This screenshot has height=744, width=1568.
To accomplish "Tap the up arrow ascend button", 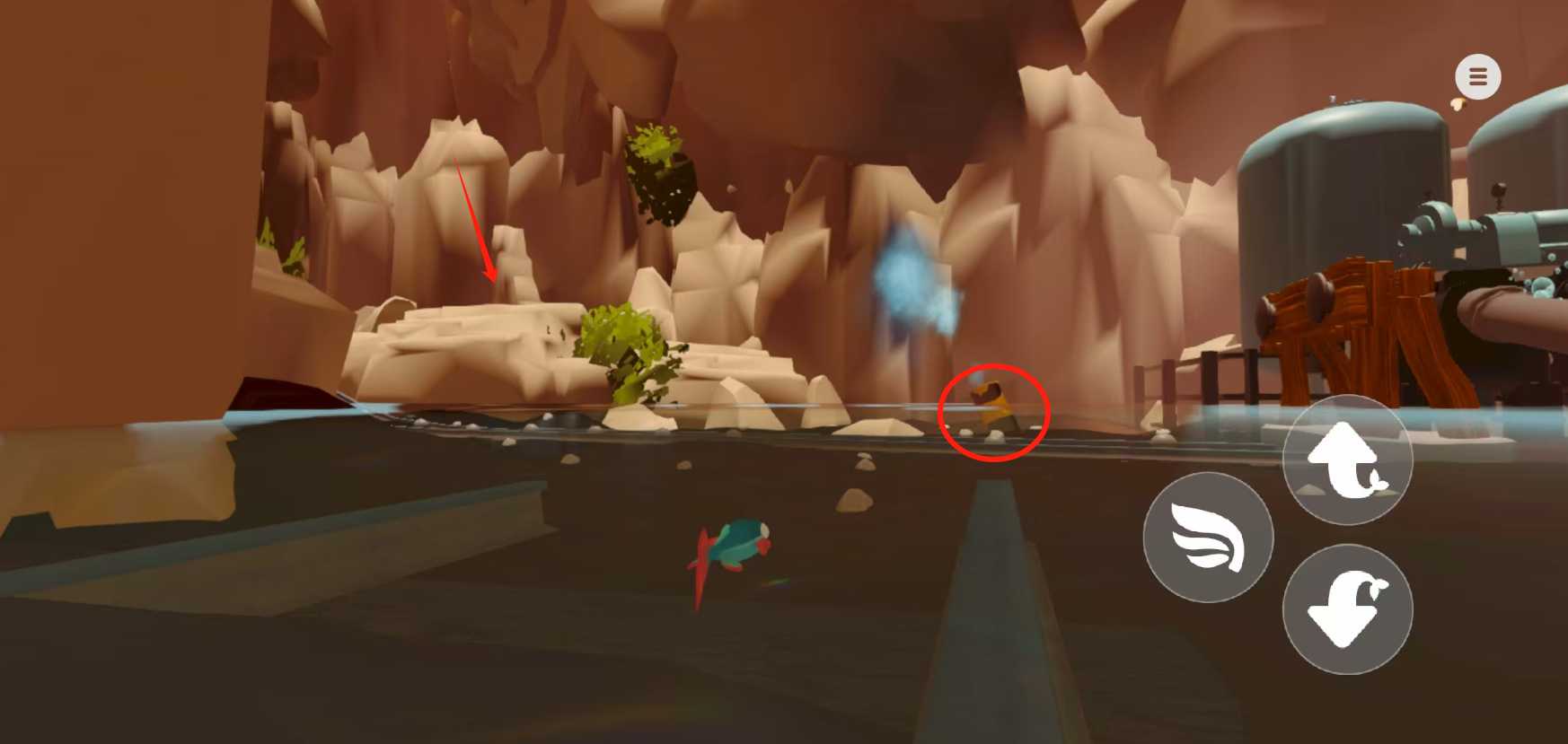I will pyautogui.click(x=1347, y=460).
